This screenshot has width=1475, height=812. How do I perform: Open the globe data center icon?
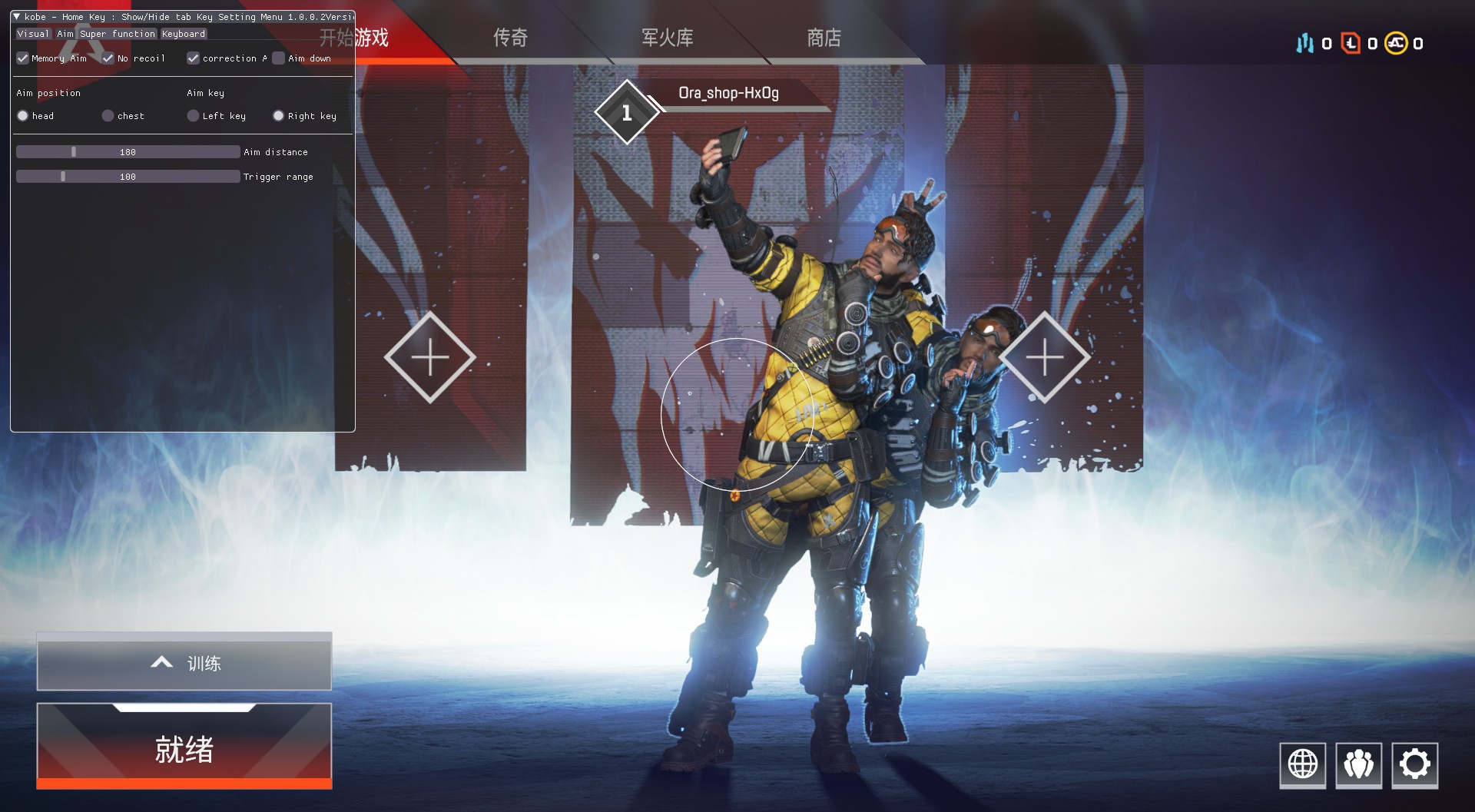coord(1302,764)
